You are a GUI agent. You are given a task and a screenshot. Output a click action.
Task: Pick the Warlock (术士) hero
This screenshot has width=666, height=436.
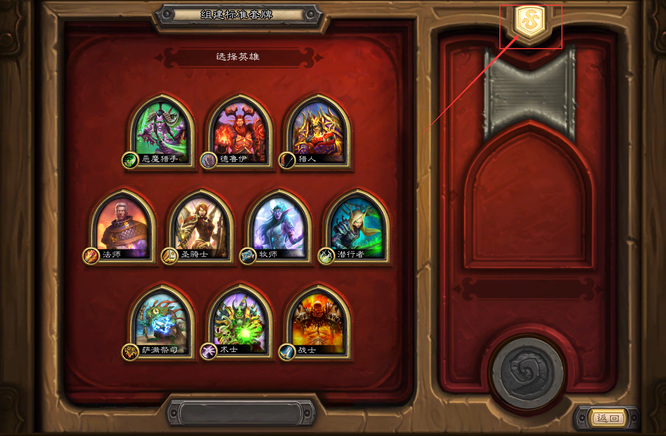coord(240,322)
